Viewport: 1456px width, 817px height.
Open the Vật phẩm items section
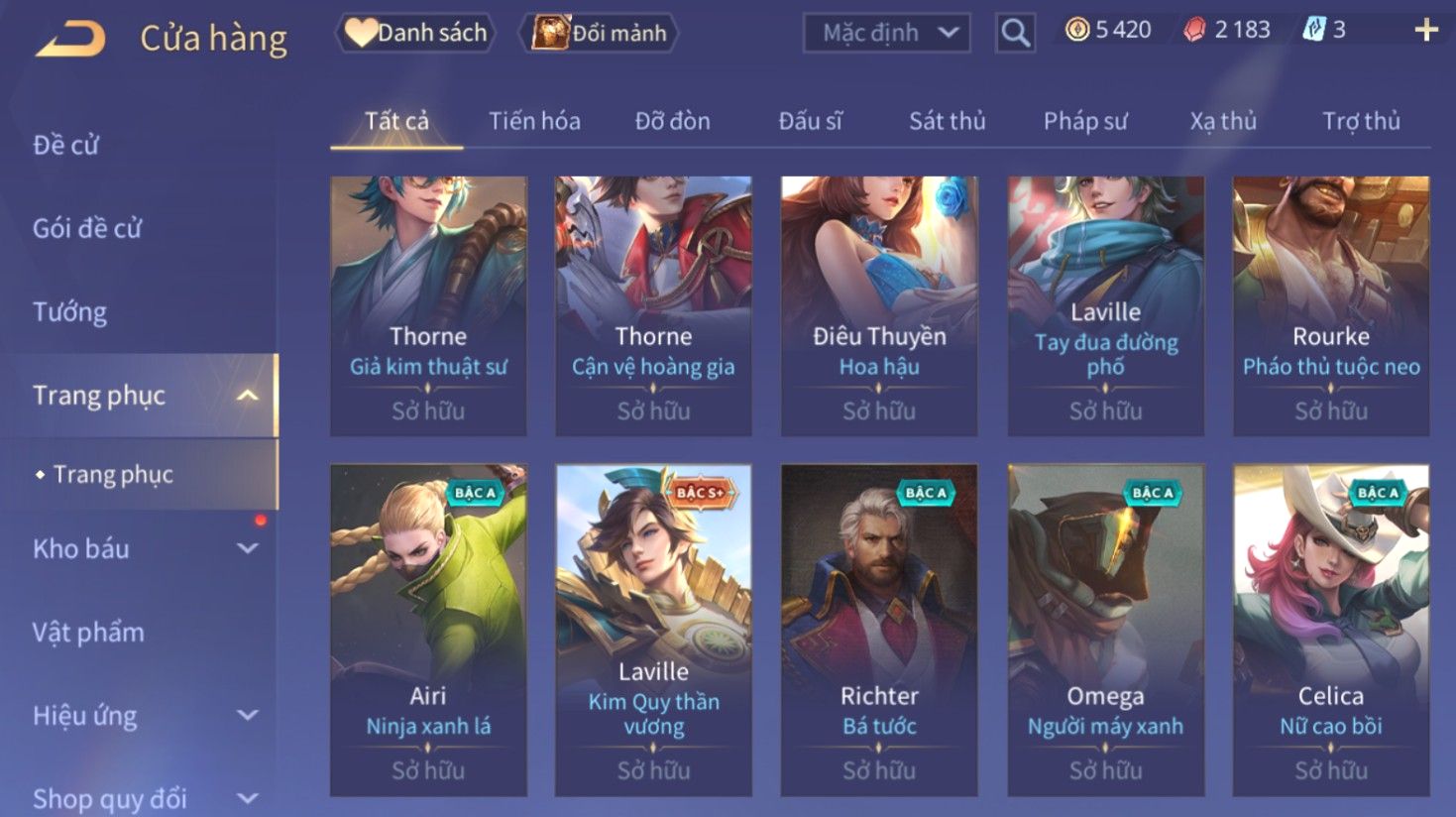tap(88, 632)
